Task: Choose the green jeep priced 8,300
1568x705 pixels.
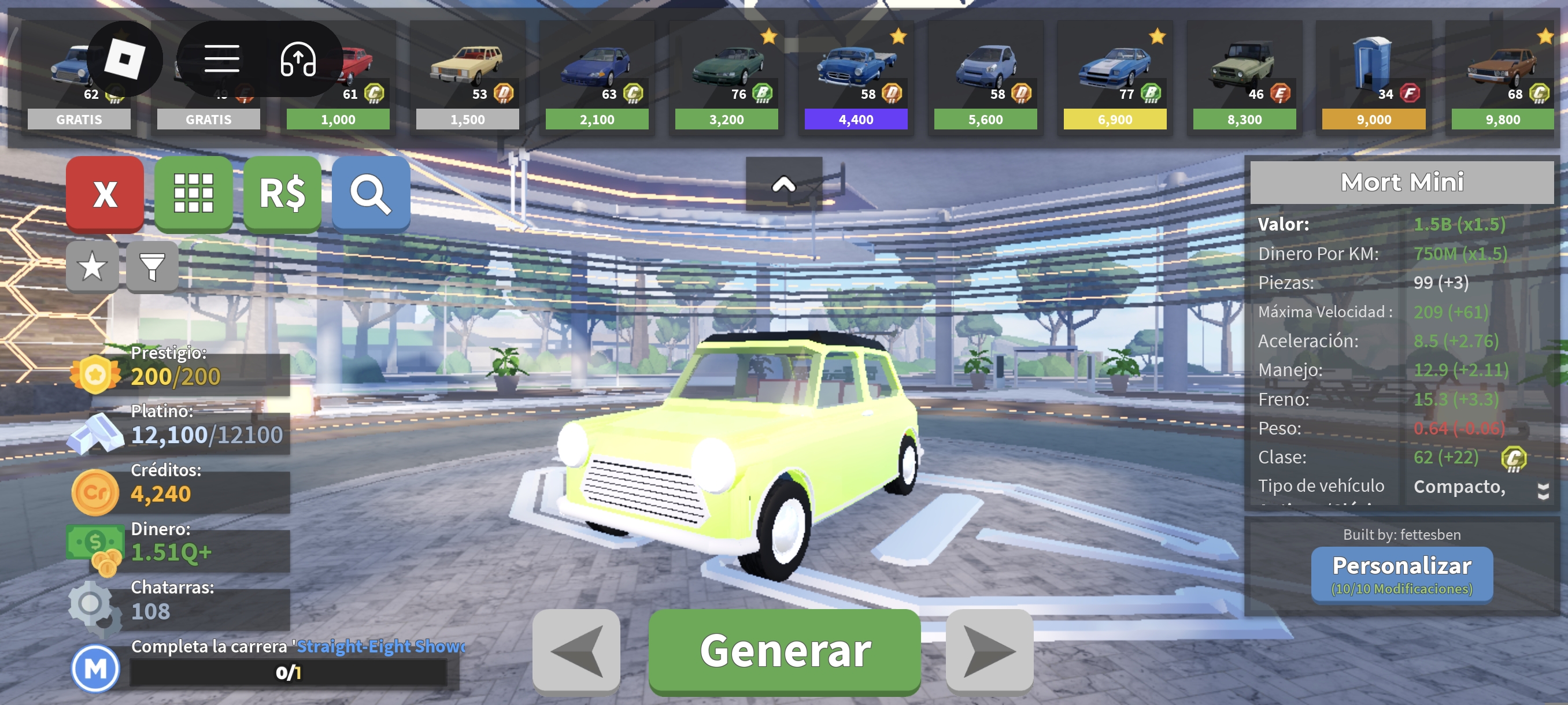Action: [1244, 76]
